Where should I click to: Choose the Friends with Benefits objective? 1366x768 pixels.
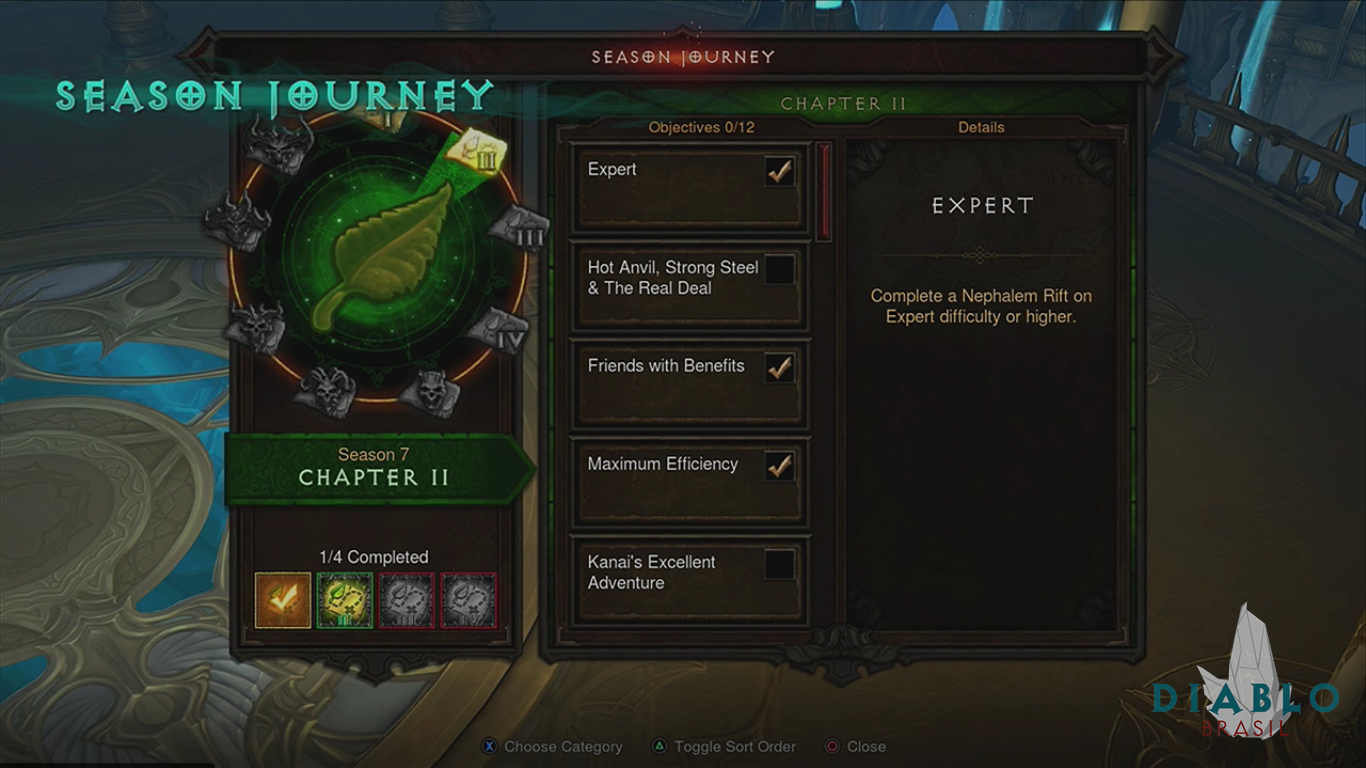tap(689, 385)
